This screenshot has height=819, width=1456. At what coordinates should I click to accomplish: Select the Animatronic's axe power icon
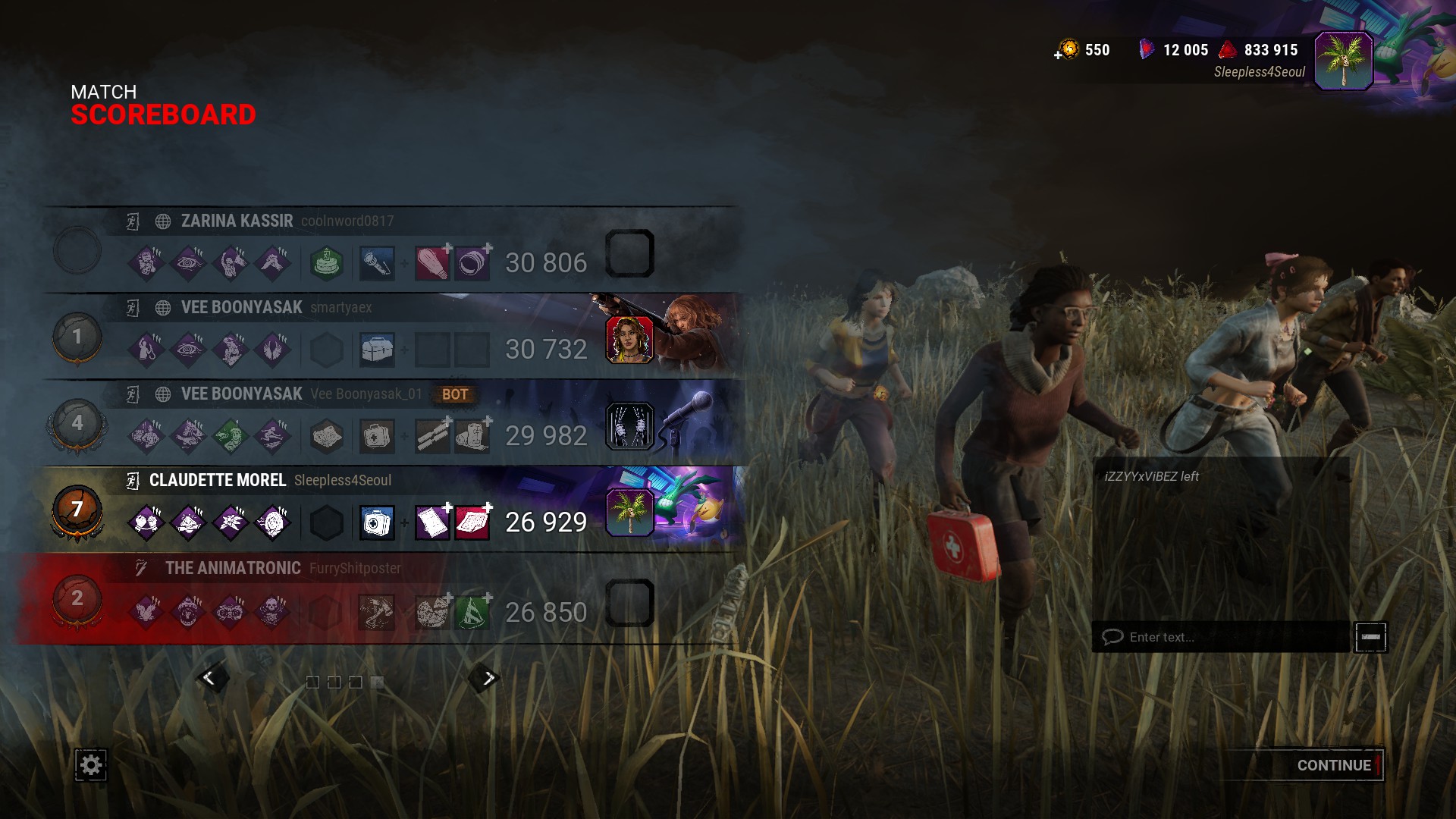pyautogui.click(x=377, y=612)
